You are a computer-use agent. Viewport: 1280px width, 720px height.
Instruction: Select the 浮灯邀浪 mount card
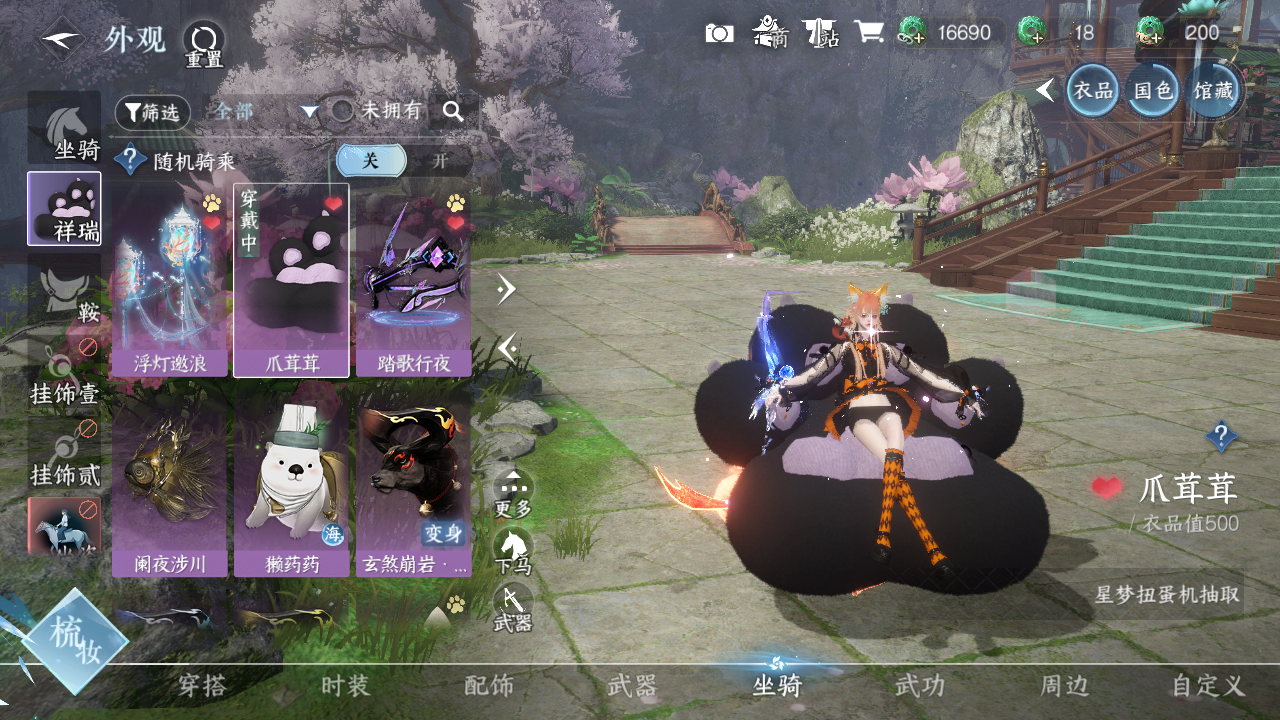[170, 281]
